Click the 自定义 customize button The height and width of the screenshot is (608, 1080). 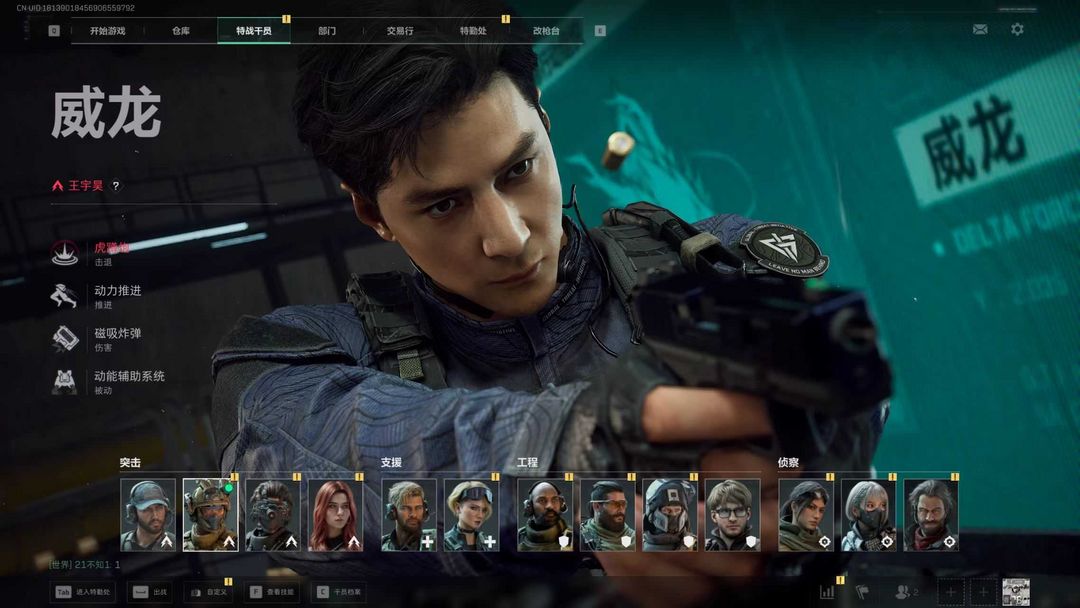tap(208, 592)
